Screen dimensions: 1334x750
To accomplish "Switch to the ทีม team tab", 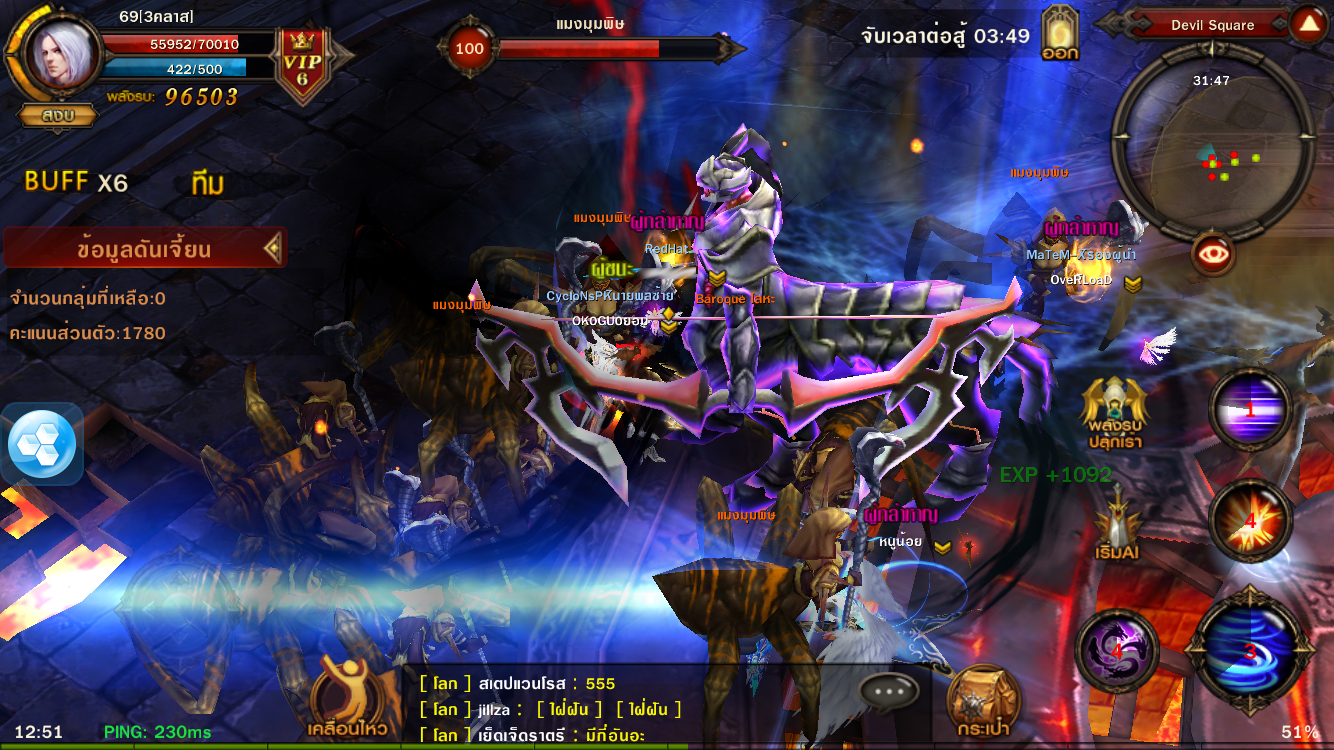I will click(x=207, y=184).
